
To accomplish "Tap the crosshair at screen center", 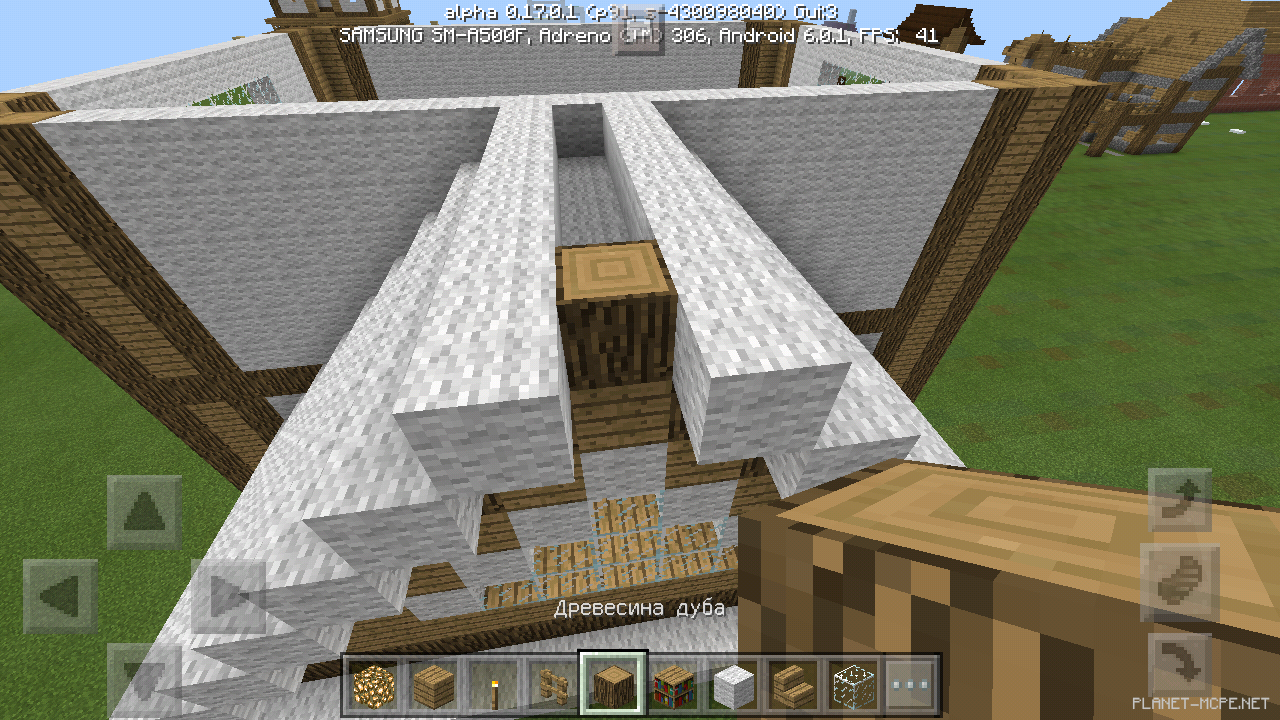I will click(640, 360).
